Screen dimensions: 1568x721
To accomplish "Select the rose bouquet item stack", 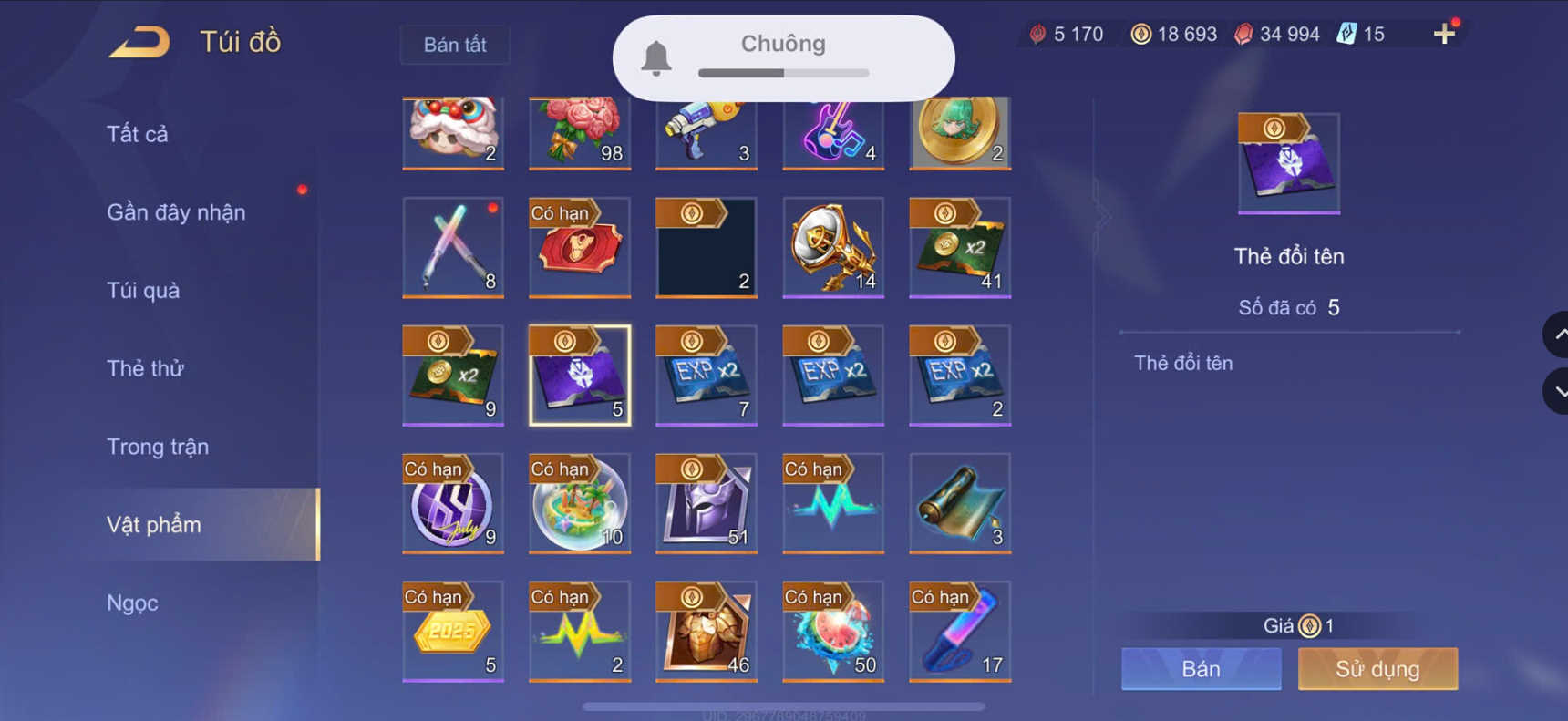I will [579, 132].
